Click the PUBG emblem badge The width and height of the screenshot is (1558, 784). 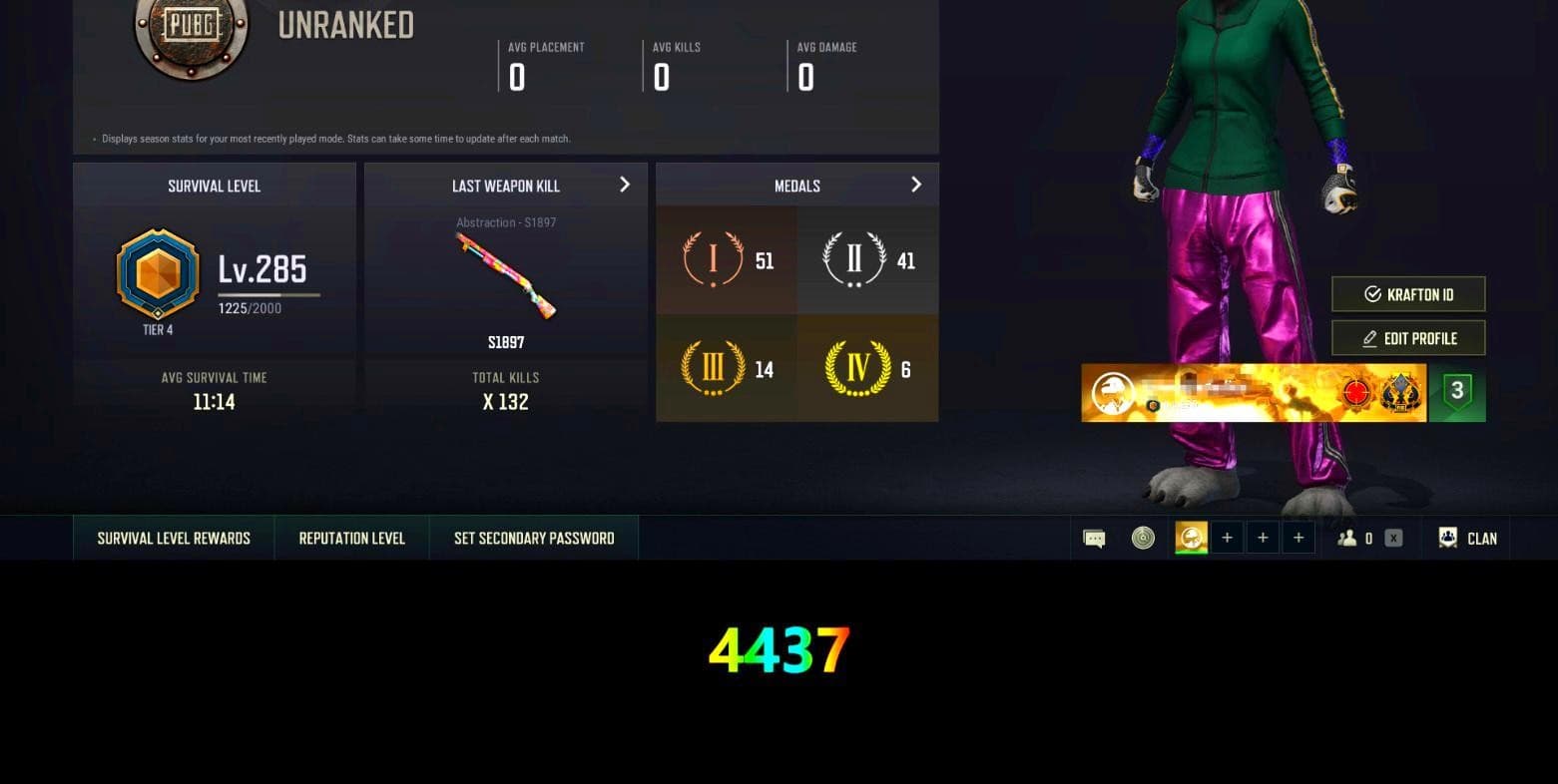pos(191,36)
